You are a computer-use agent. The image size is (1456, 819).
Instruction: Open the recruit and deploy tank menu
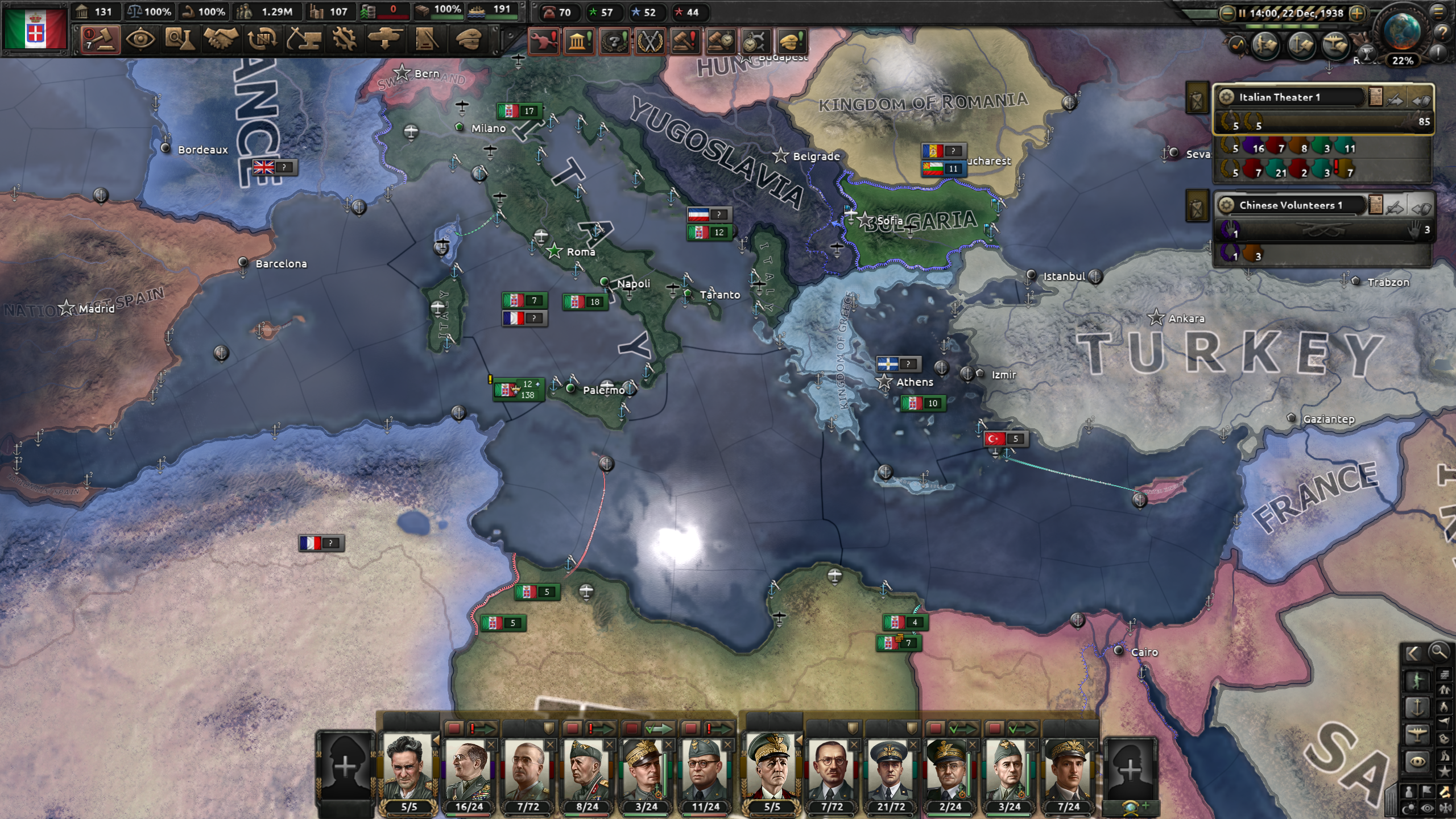click(x=386, y=40)
